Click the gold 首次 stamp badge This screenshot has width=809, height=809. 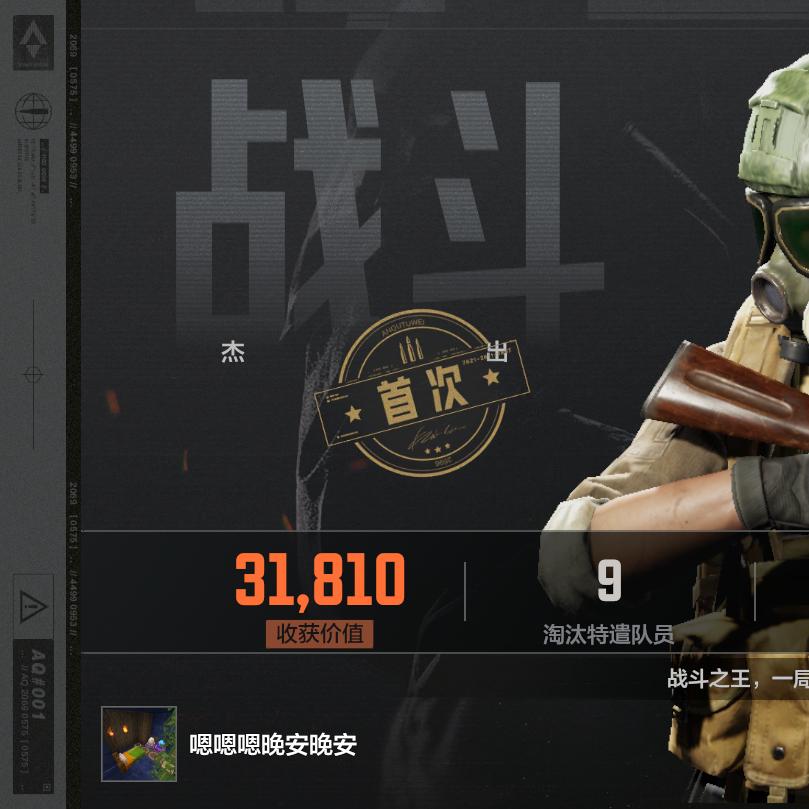(x=421, y=394)
